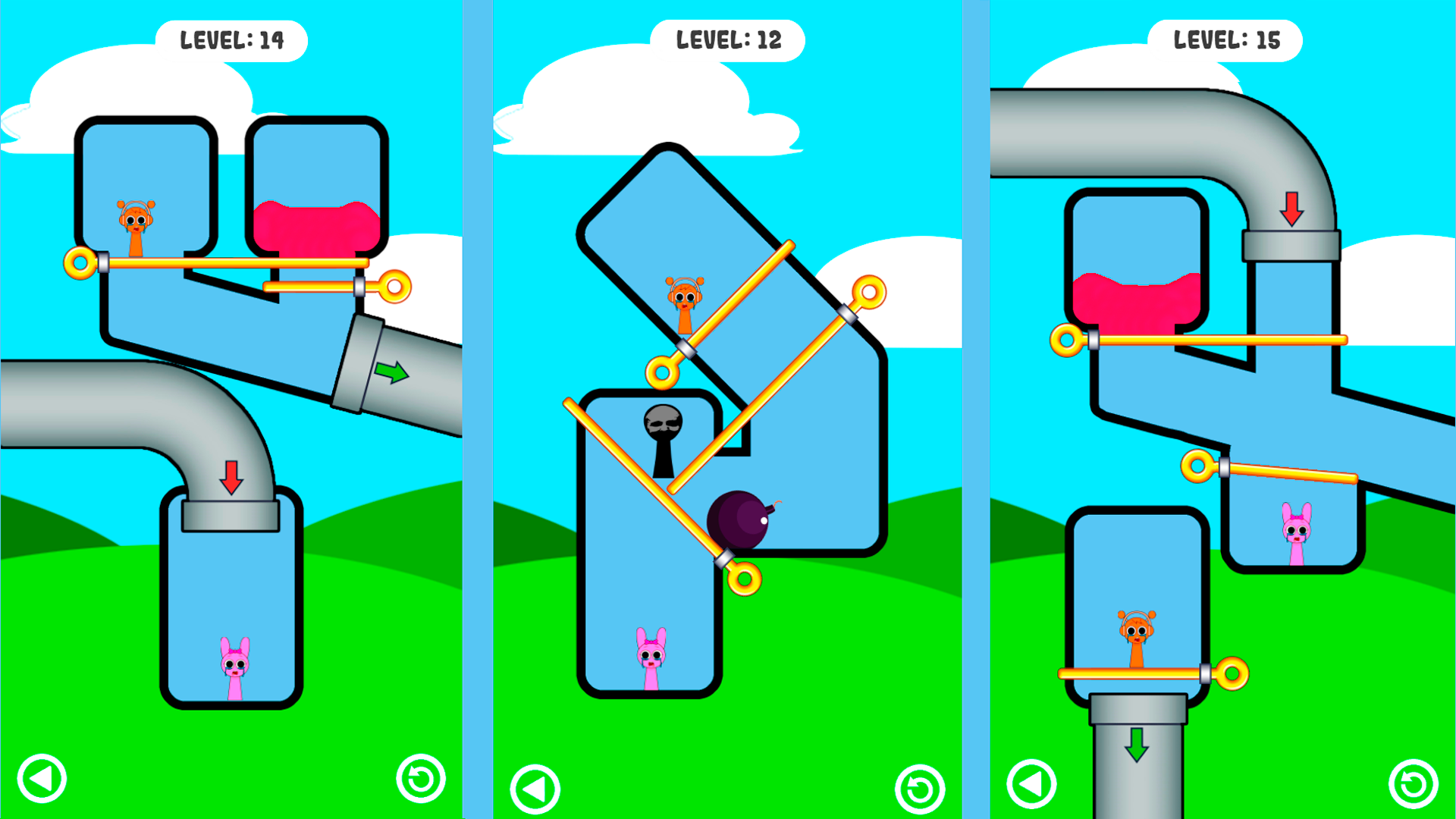
Task: Pull the middle pin below Level 15's liquid chamber
Action: pos(1197,463)
